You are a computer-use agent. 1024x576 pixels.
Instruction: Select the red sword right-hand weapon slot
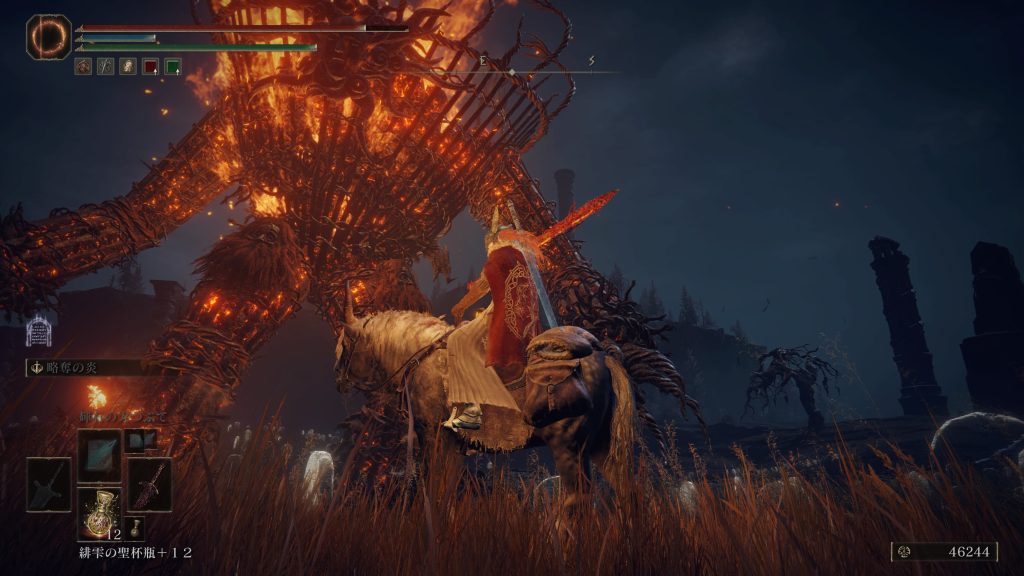(x=149, y=484)
